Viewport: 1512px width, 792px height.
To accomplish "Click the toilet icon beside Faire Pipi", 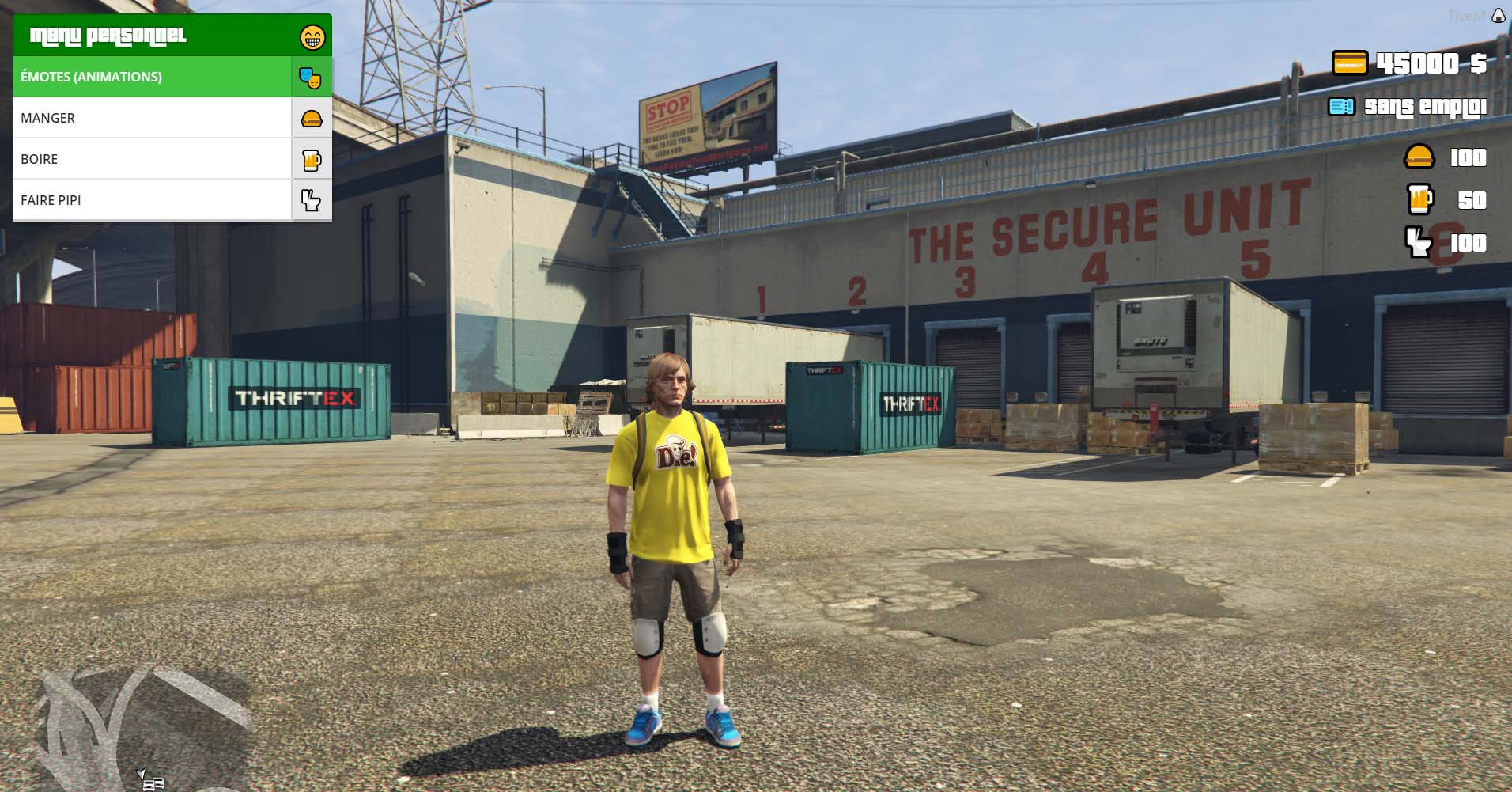I will coord(312,200).
